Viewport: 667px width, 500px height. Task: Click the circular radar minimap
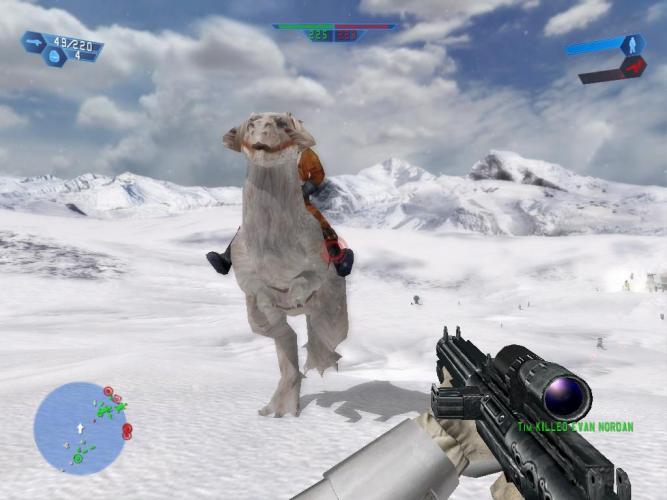[x=79, y=428]
